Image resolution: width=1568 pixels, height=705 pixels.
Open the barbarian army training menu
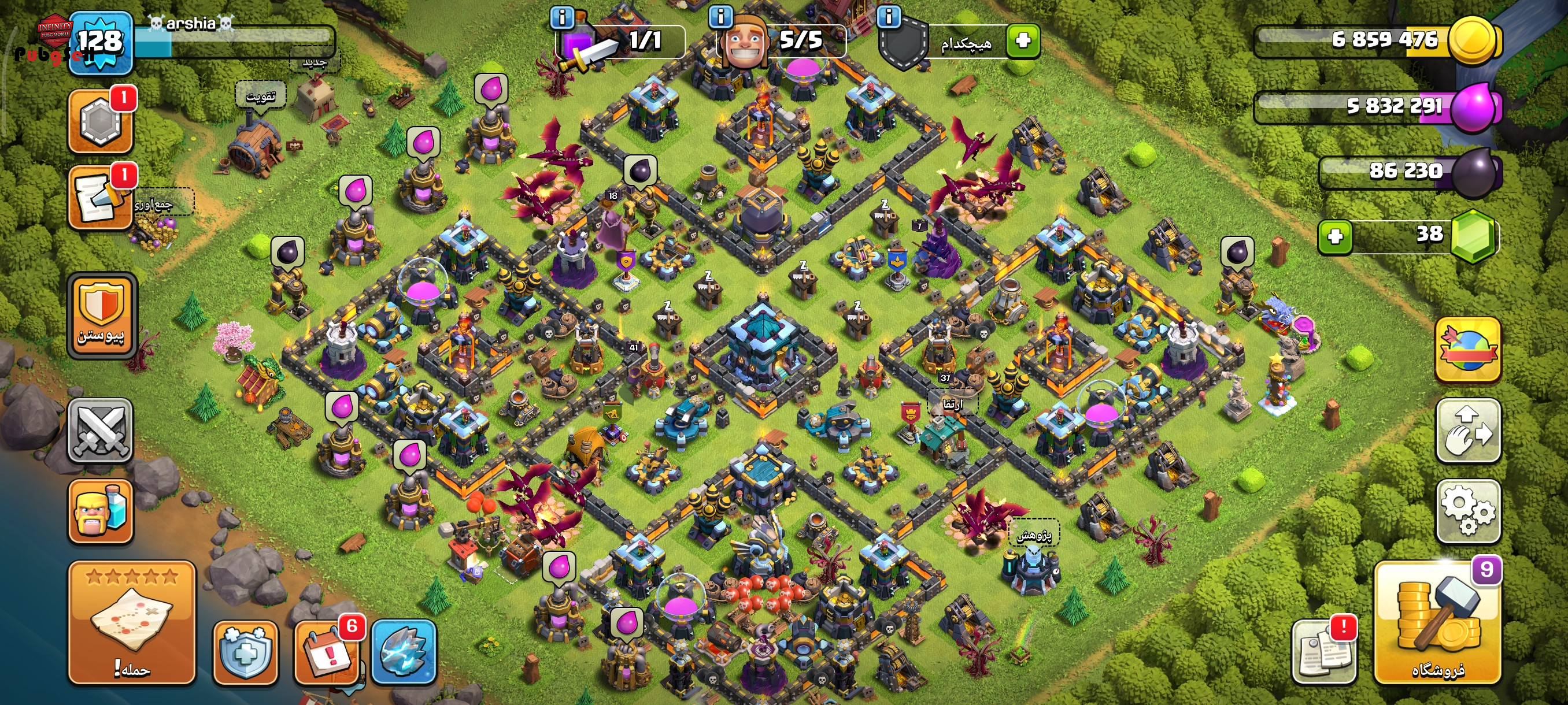tap(101, 510)
